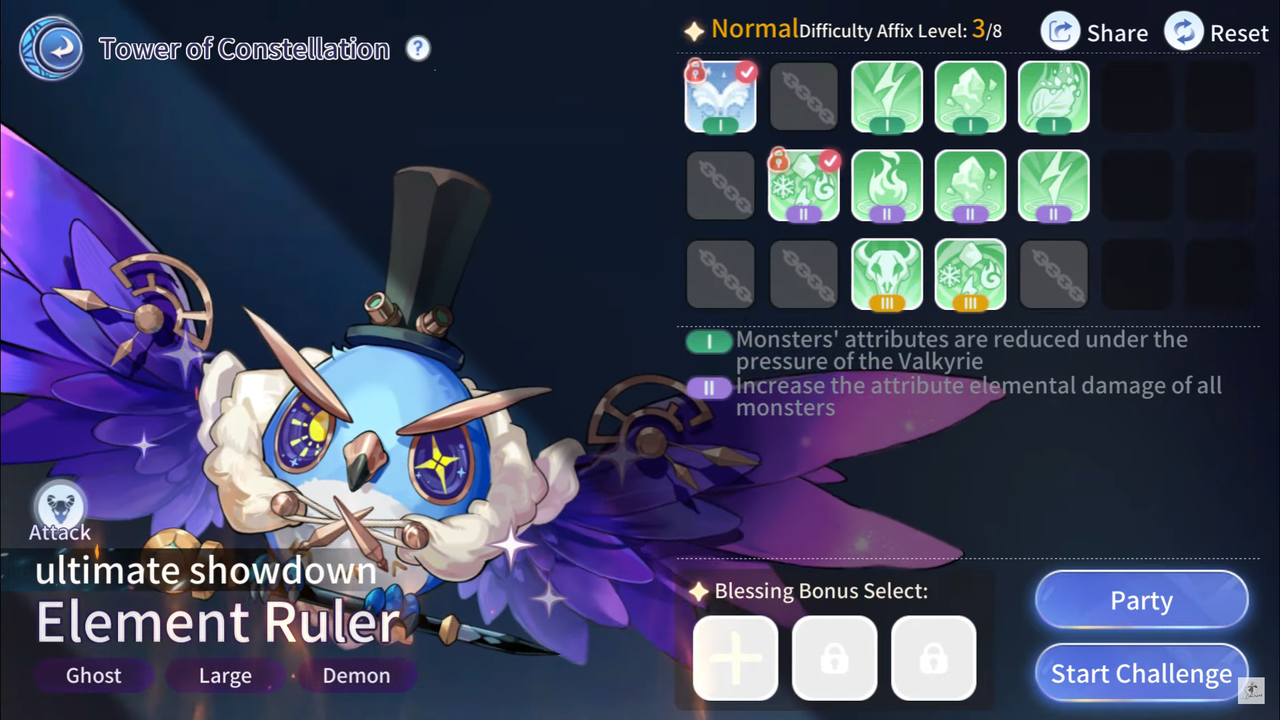Start Challenge against Element Ruler
Image resolution: width=1280 pixels, height=720 pixels.
coord(1141,674)
